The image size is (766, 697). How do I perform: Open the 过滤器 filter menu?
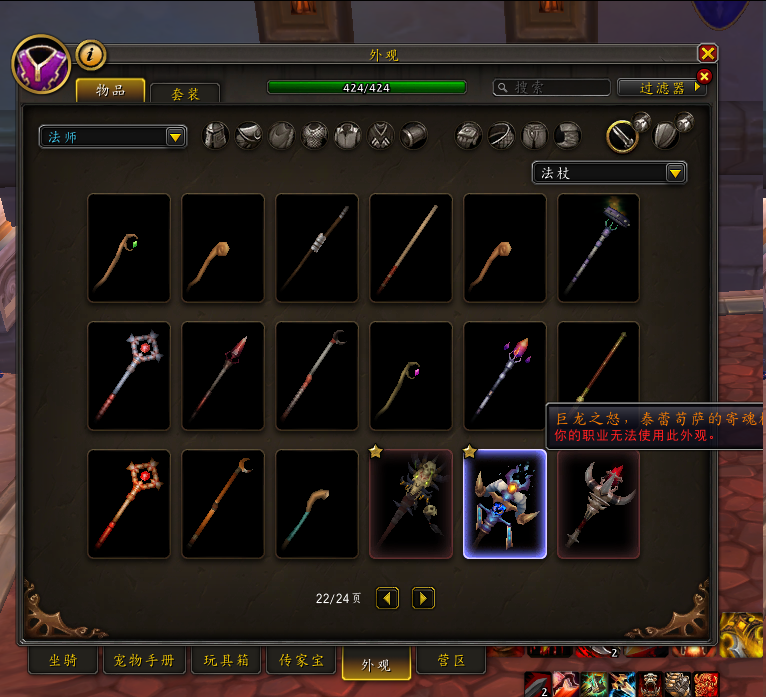click(x=662, y=88)
